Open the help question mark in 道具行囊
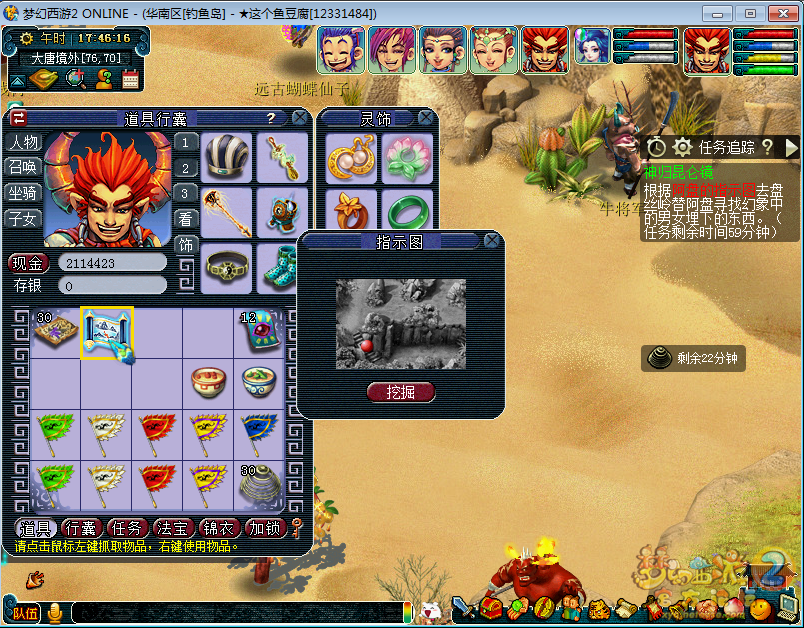This screenshot has height=628, width=804. (x=270, y=118)
